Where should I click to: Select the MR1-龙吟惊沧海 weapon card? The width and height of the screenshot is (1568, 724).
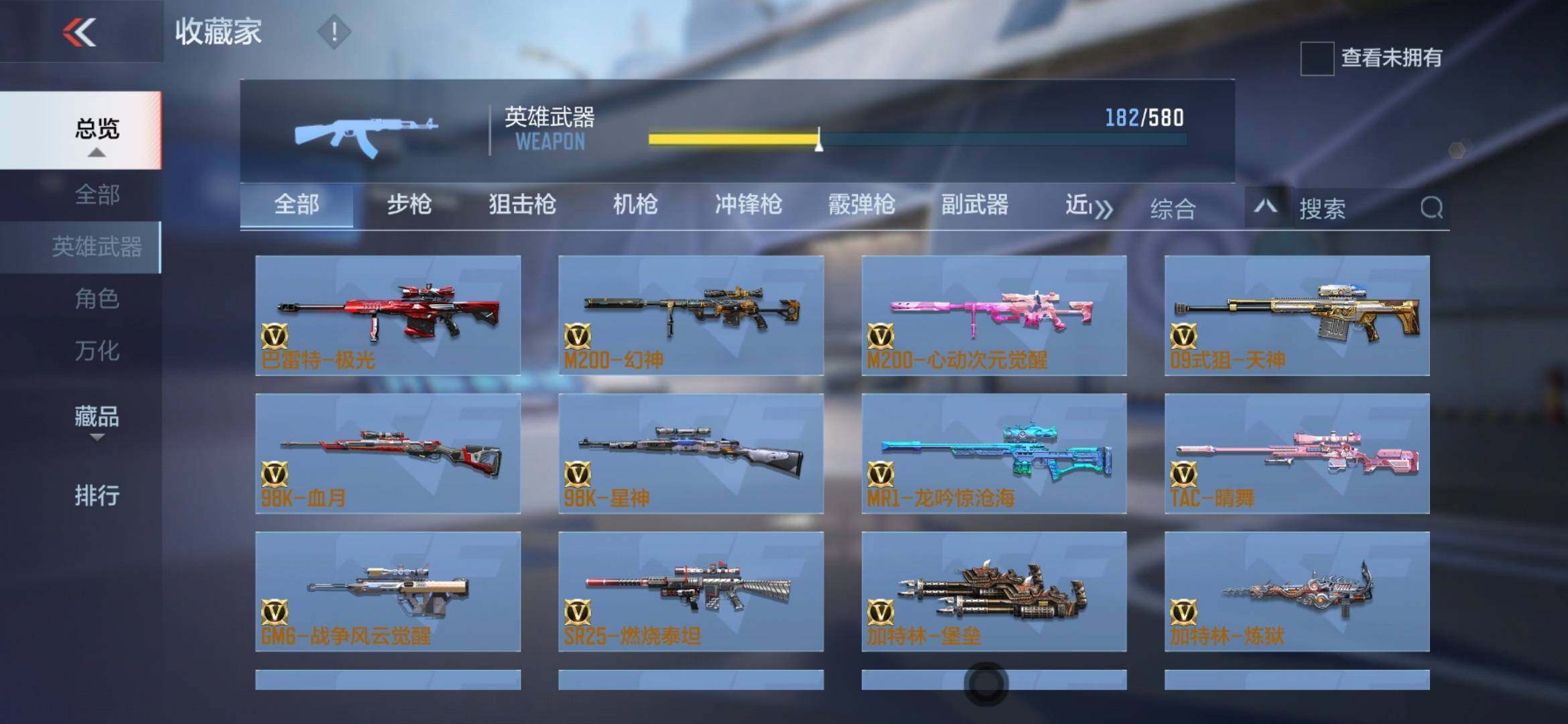point(994,453)
